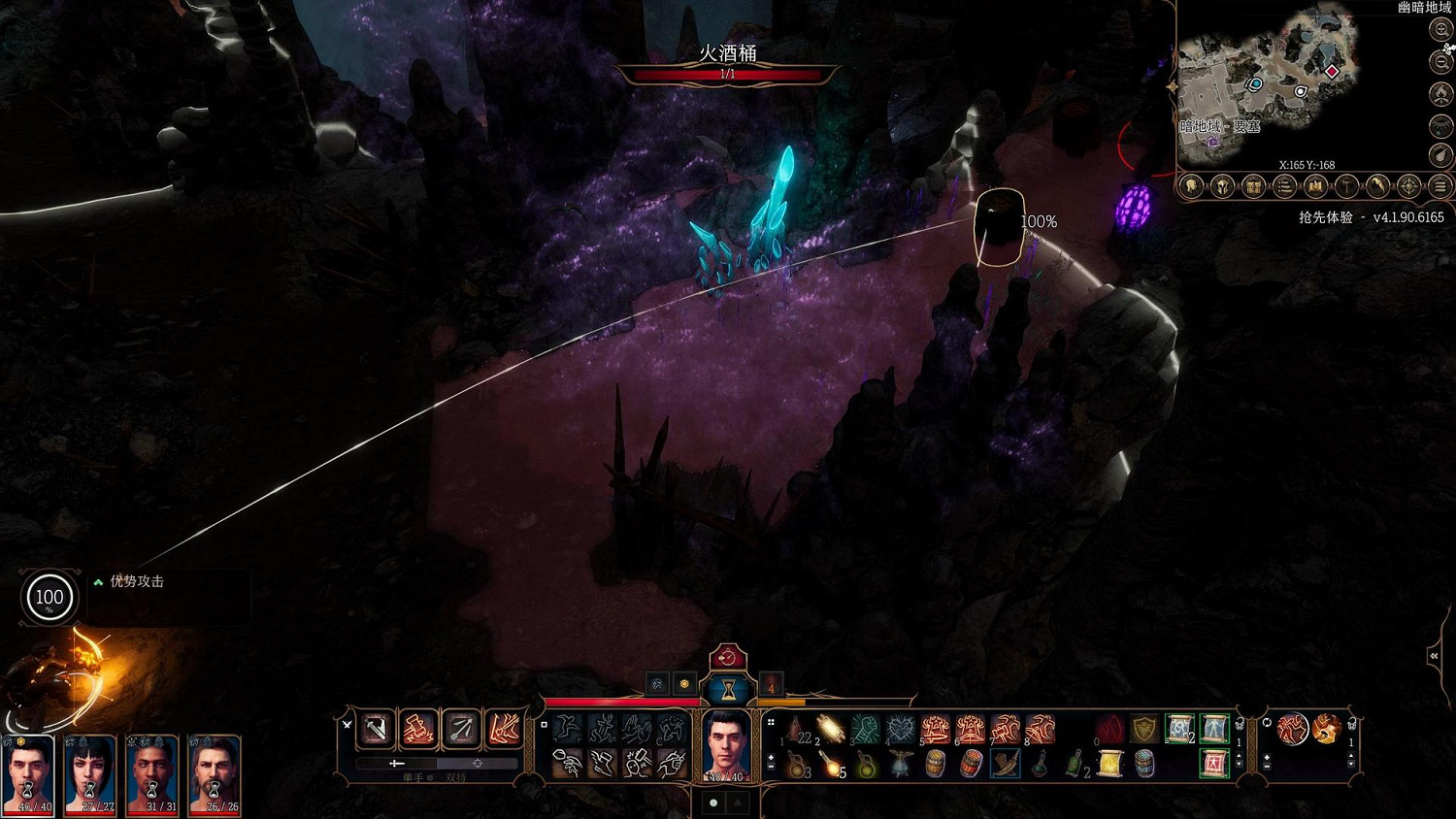The image size is (1456, 819).
Task: Use the yellow scroll item in the hotbar
Action: click(x=1109, y=765)
